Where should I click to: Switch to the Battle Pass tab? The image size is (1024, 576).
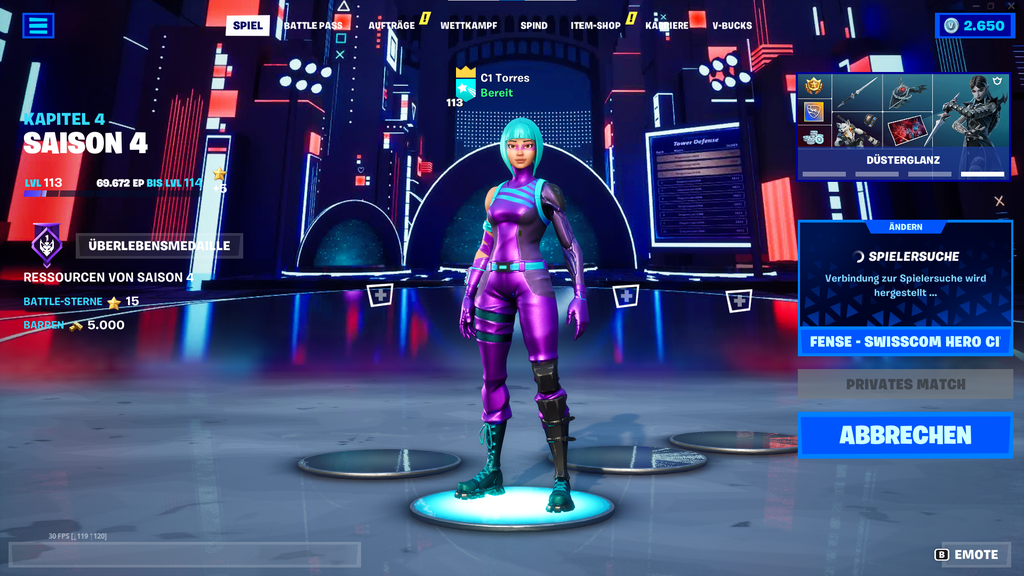(313, 25)
